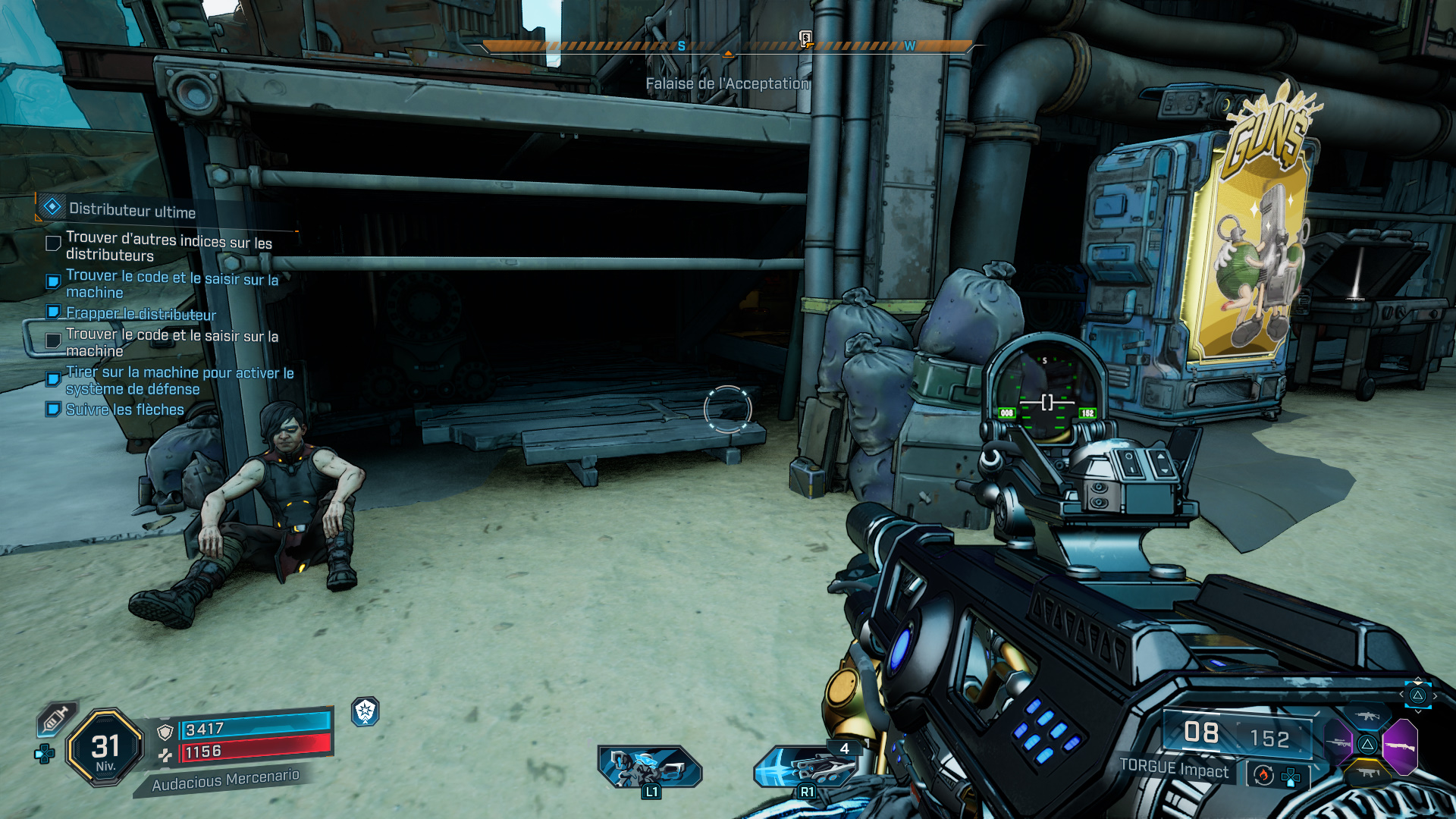The width and height of the screenshot is (1456, 819).
Task: Click the fire element icon next to TORGUE Impact
Action: coord(1263,777)
